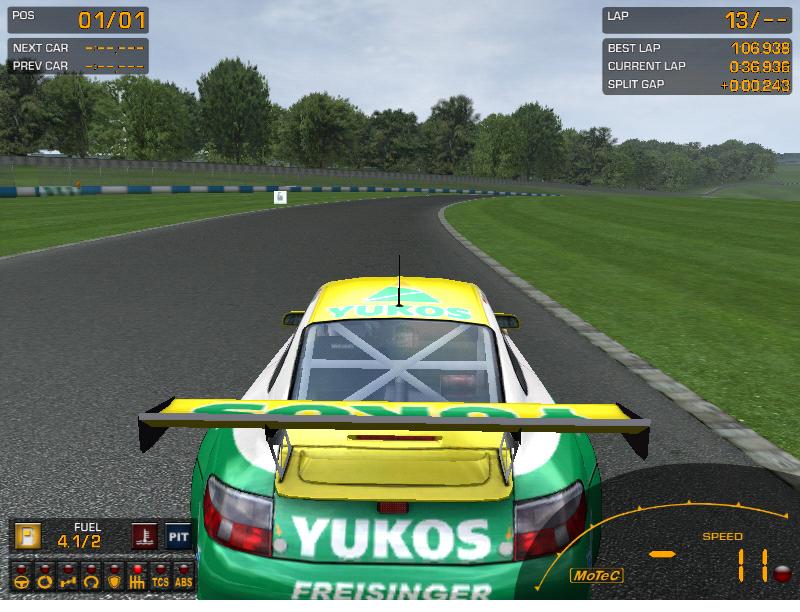This screenshot has width=800, height=612.
Task: Activate the PIT indicator button
Action: 178,537
